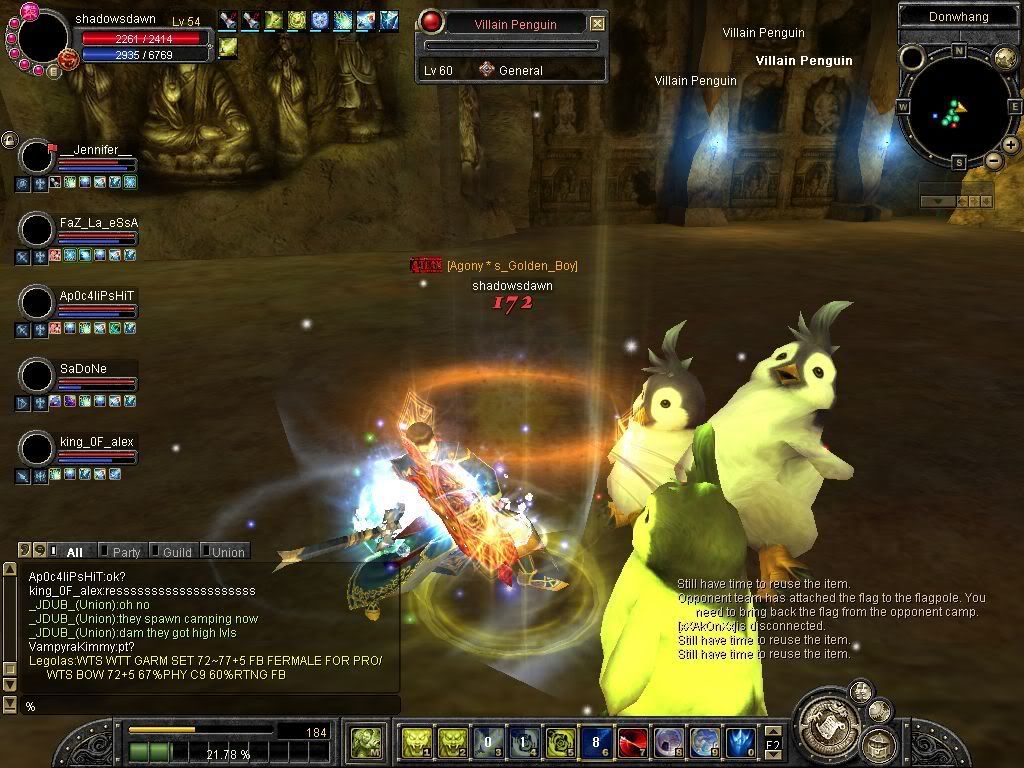Use the yellow beast-face skill in slot 1
Screen dimensions: 1024x768
[x=416, y=742]
